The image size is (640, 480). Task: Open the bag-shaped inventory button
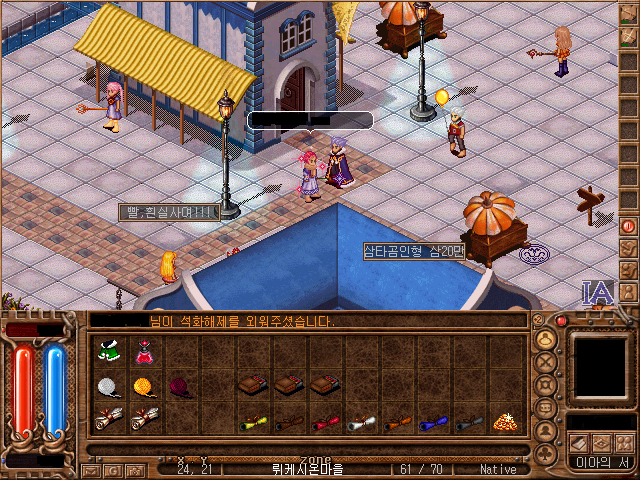tap(546, 338)
